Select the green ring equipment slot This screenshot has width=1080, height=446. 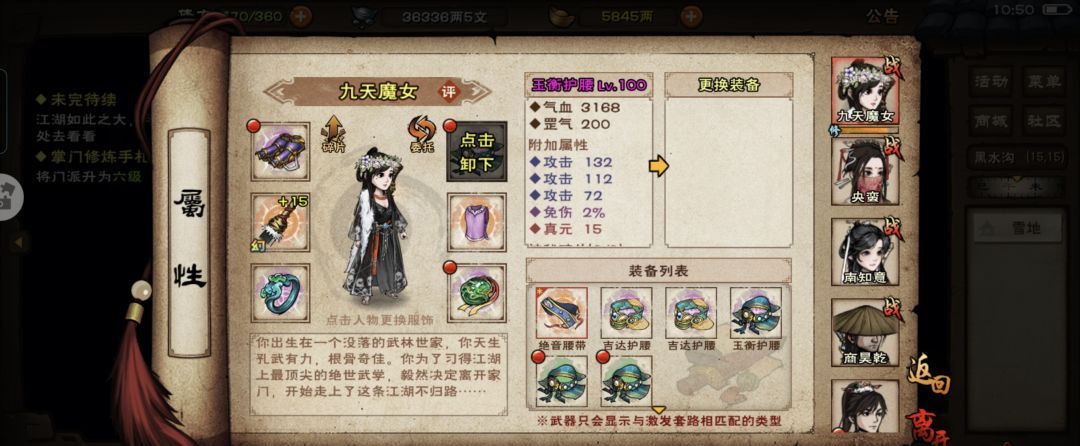click(281, 289)
